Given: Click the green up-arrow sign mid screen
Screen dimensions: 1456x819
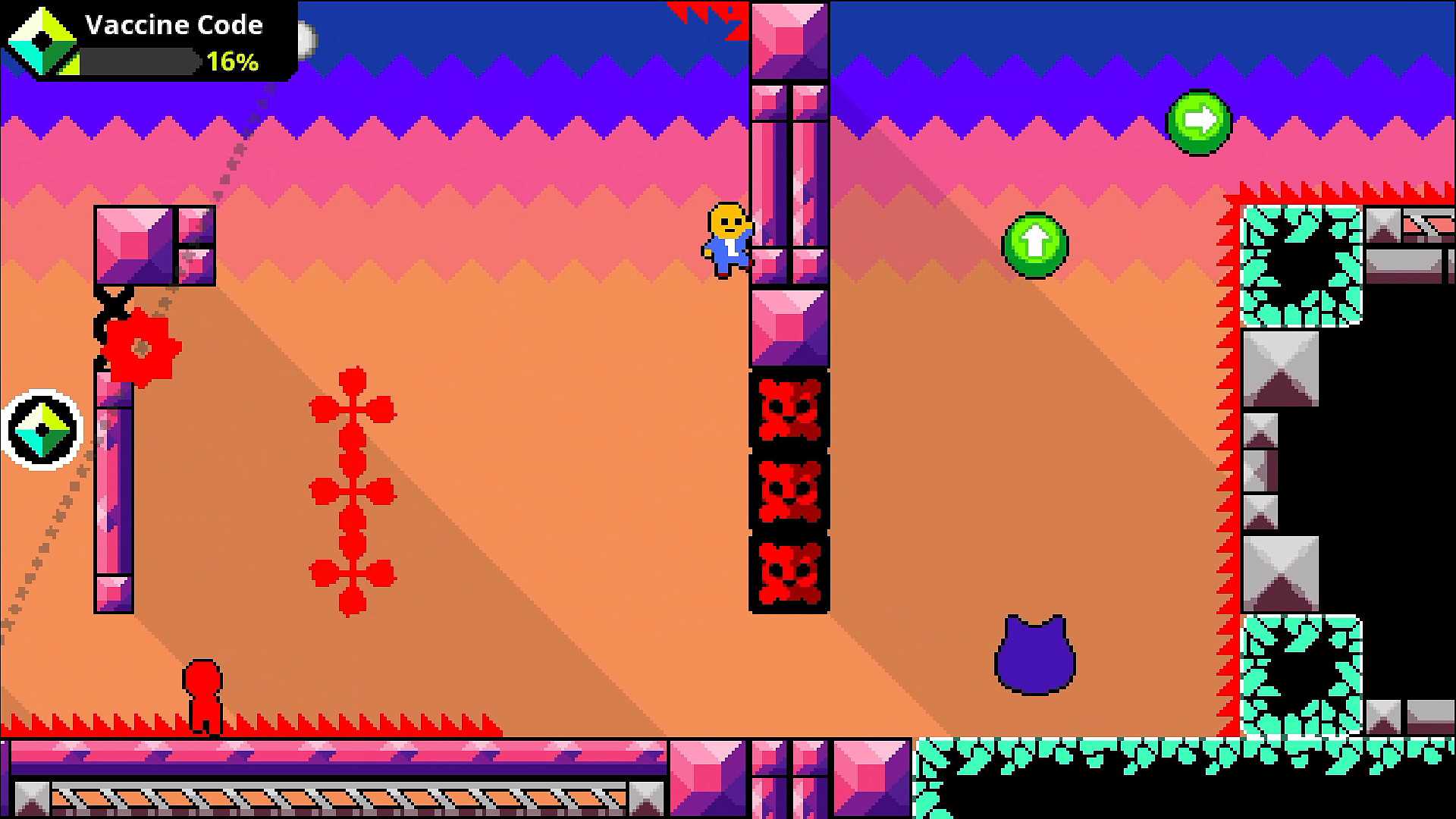Looking at the screenshot, I should pyautogui.click(x=1034, y=245).
